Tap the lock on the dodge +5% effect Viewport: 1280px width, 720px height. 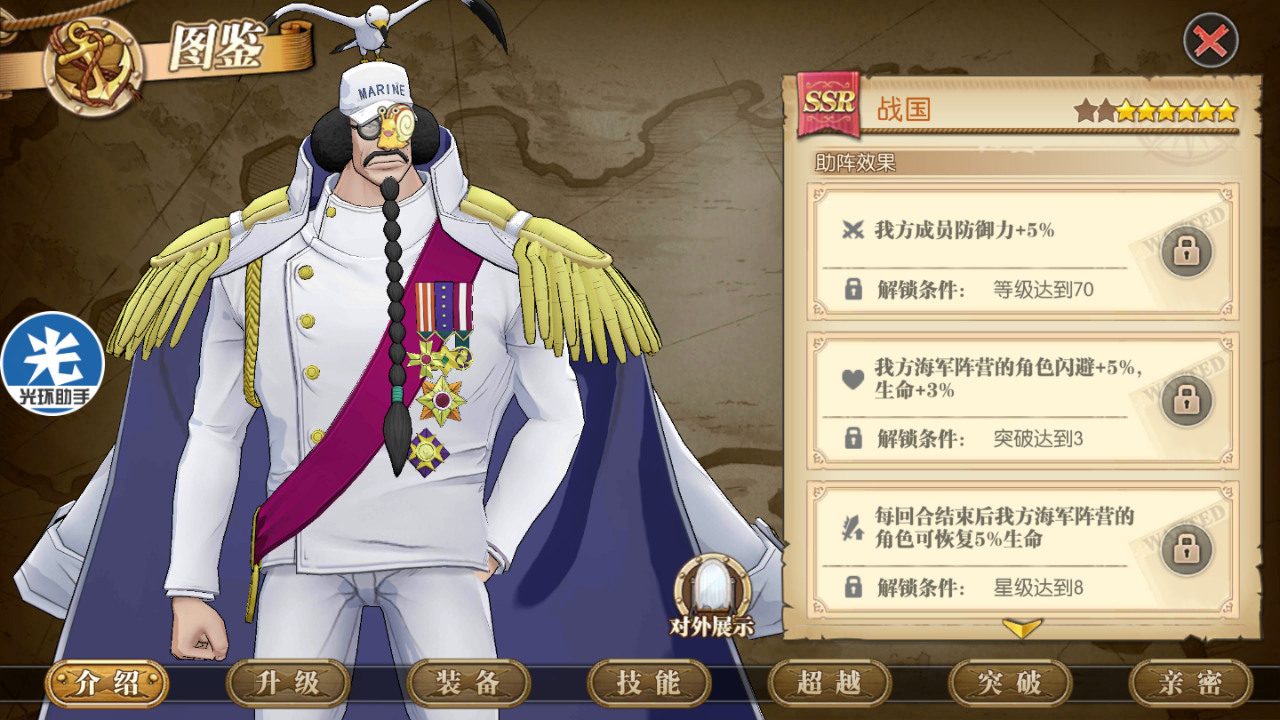1186,400
